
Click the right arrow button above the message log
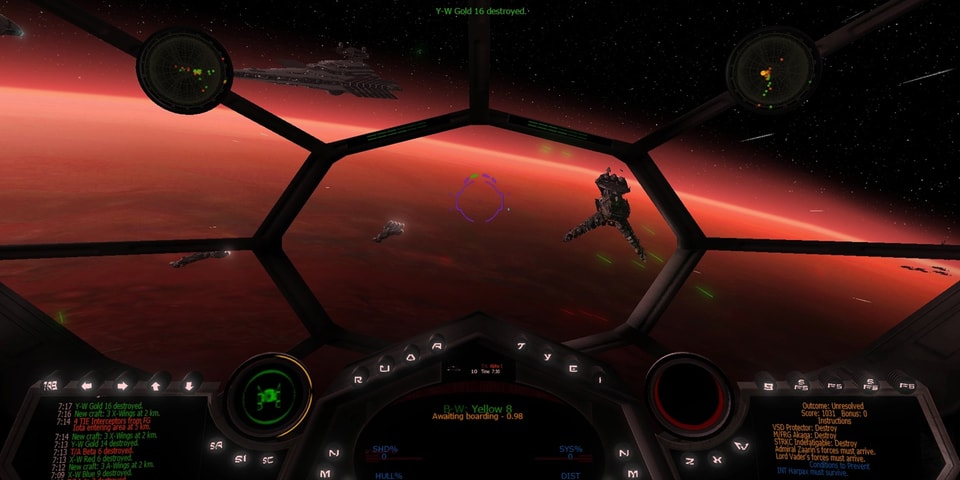(121, 383)
